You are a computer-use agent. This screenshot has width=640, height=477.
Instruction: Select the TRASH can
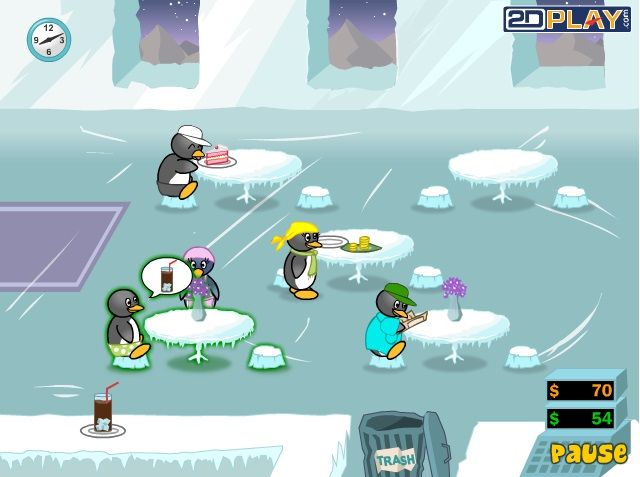(x=396, y=448)
